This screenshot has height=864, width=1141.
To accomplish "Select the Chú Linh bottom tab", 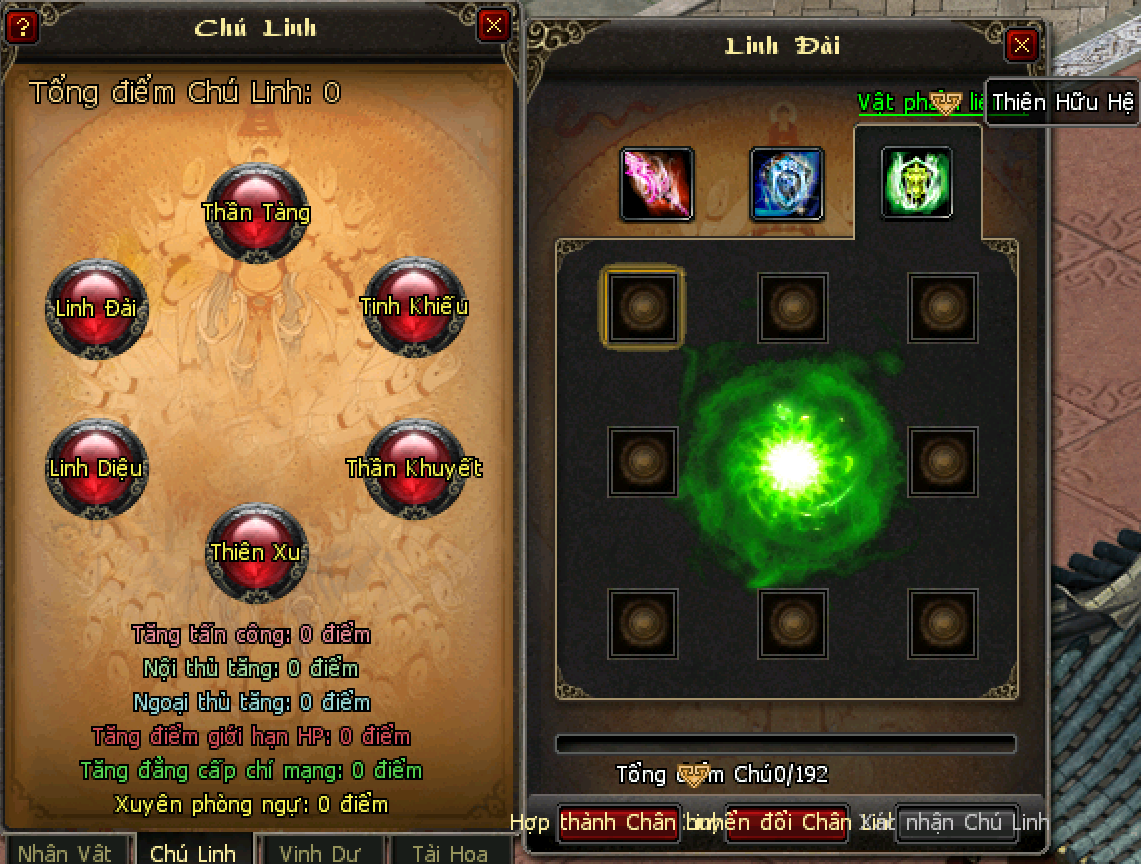I will [193, 853].
